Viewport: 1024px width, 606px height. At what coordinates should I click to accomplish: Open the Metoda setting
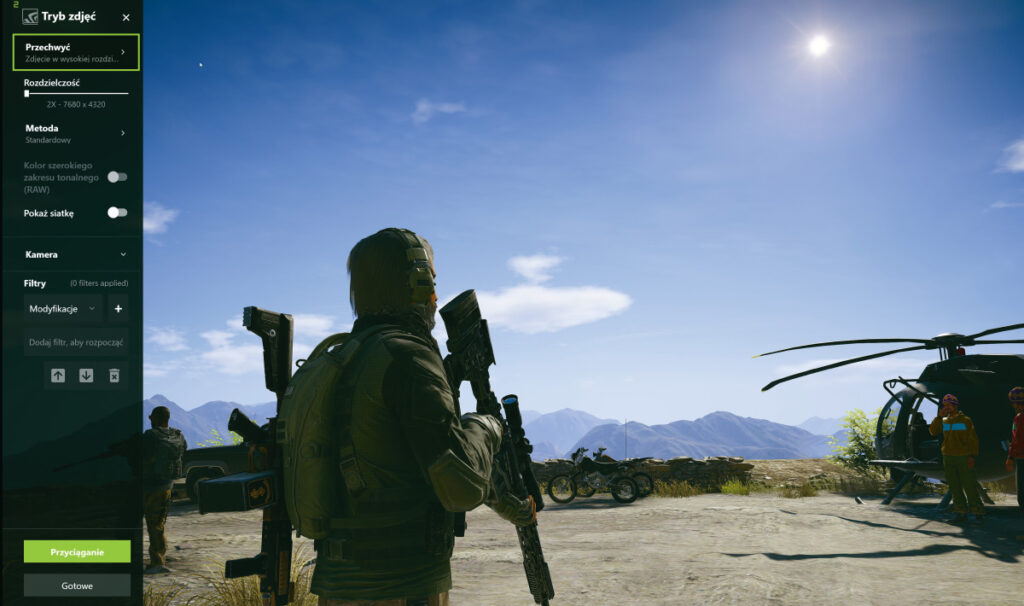coord(76,133)
